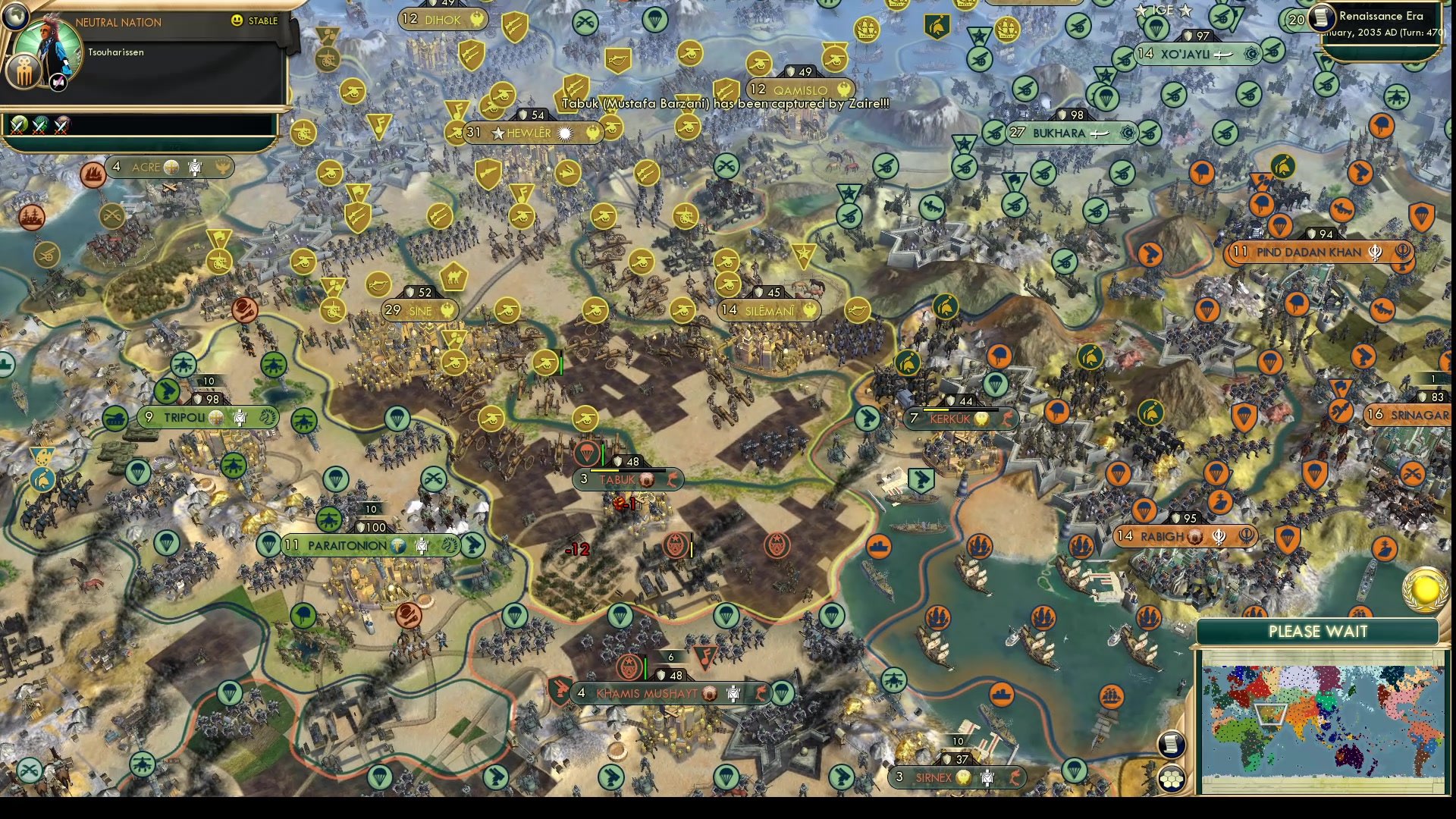Select the yellow cannon unit flag near Sine
This screenshot has height=819, width=1456.
coord(508,311)
